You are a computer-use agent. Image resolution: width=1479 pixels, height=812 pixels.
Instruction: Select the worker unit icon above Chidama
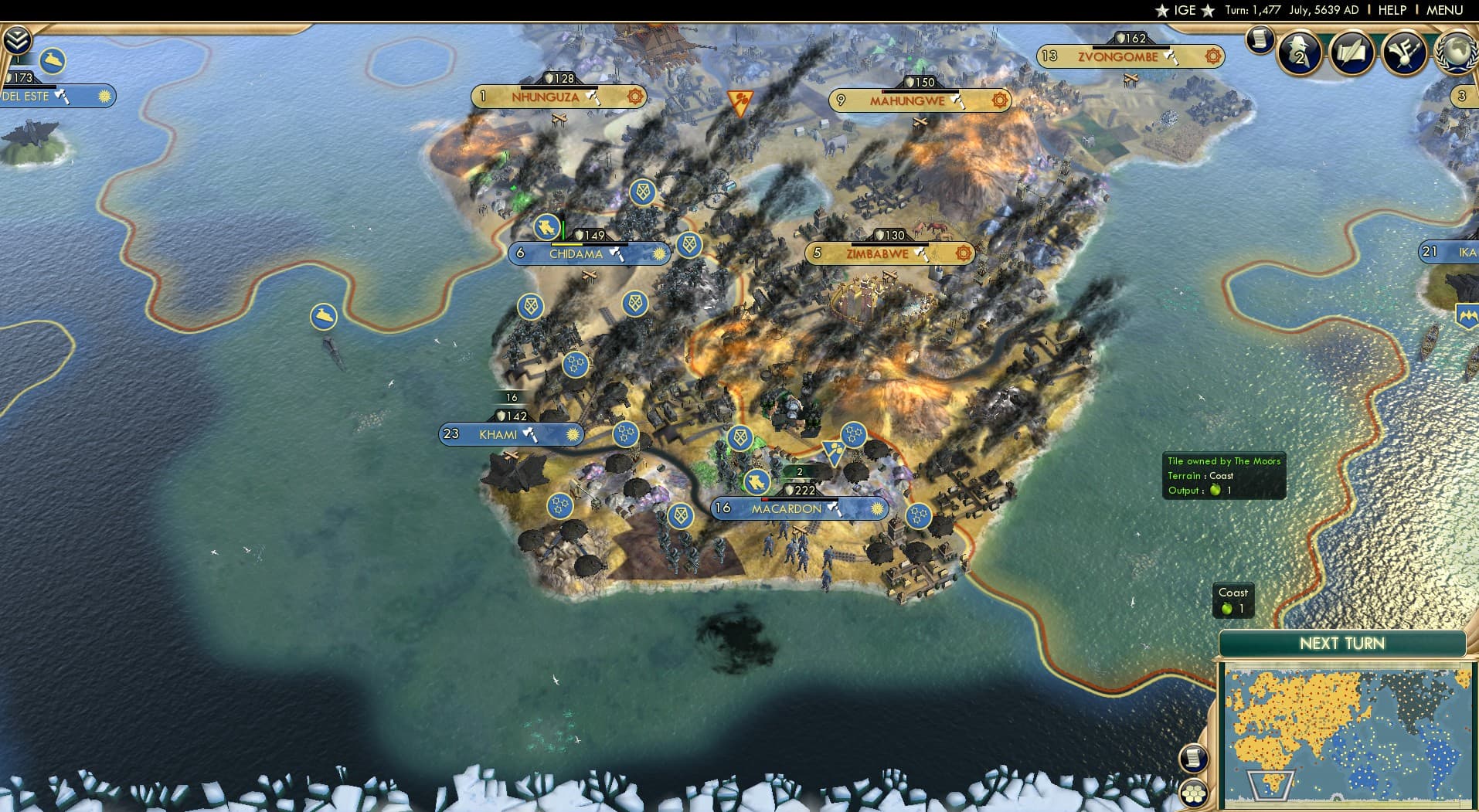click(547, 229)
